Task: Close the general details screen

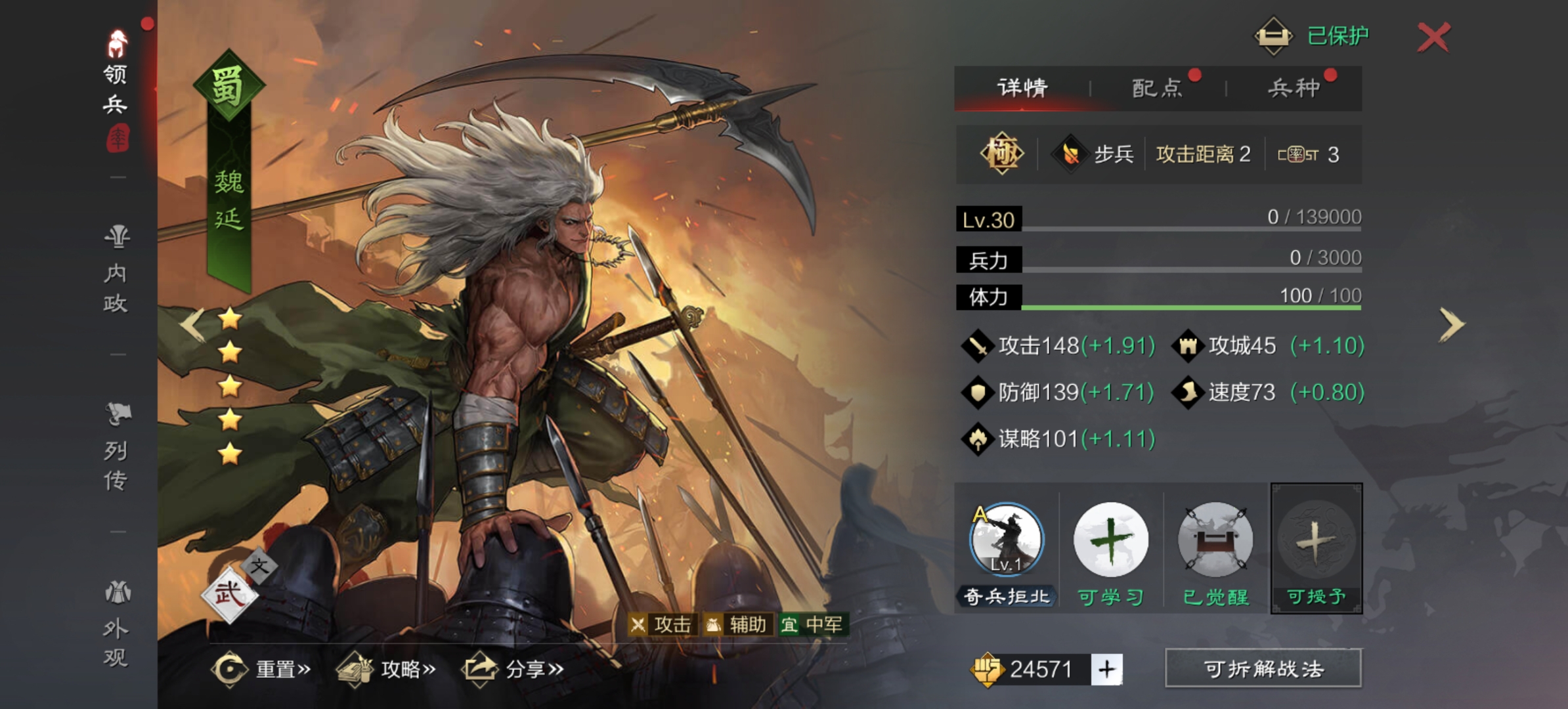Action: (x=1433, y=37)
